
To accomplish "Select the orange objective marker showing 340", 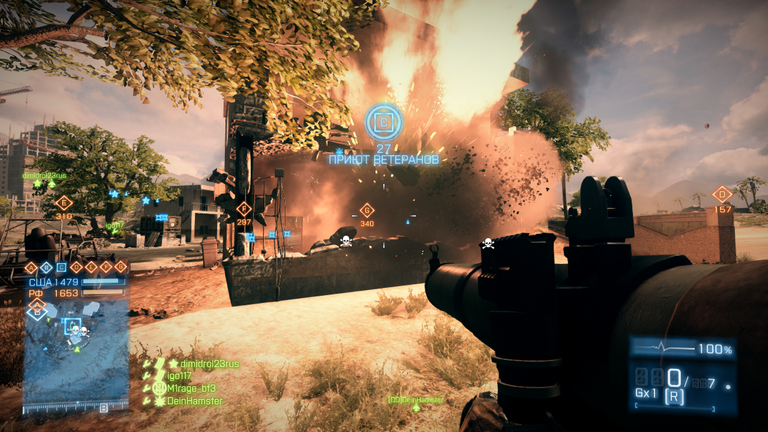I will (x=366, y=210).
